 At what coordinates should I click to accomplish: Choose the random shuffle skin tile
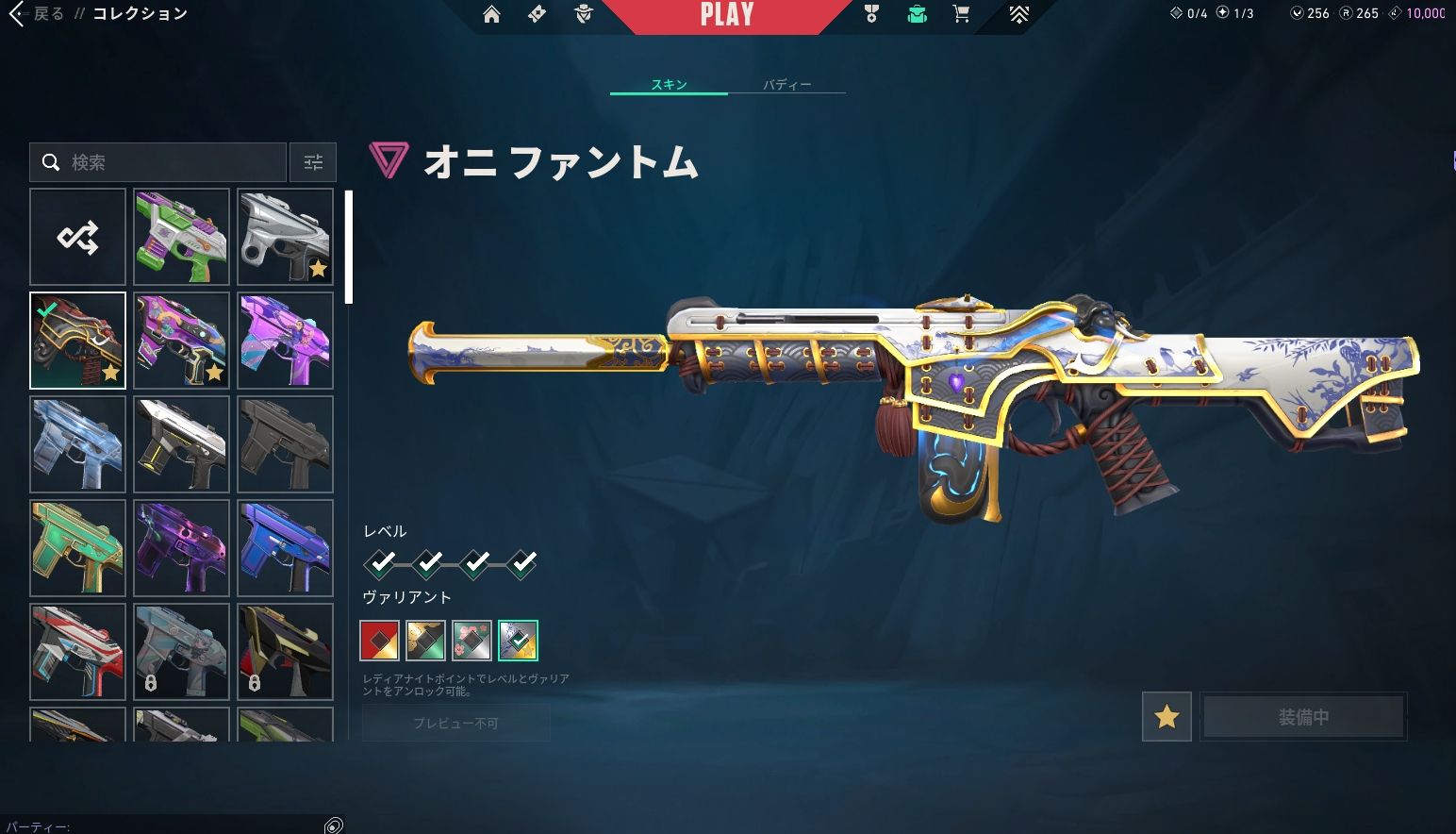point(77,237)
